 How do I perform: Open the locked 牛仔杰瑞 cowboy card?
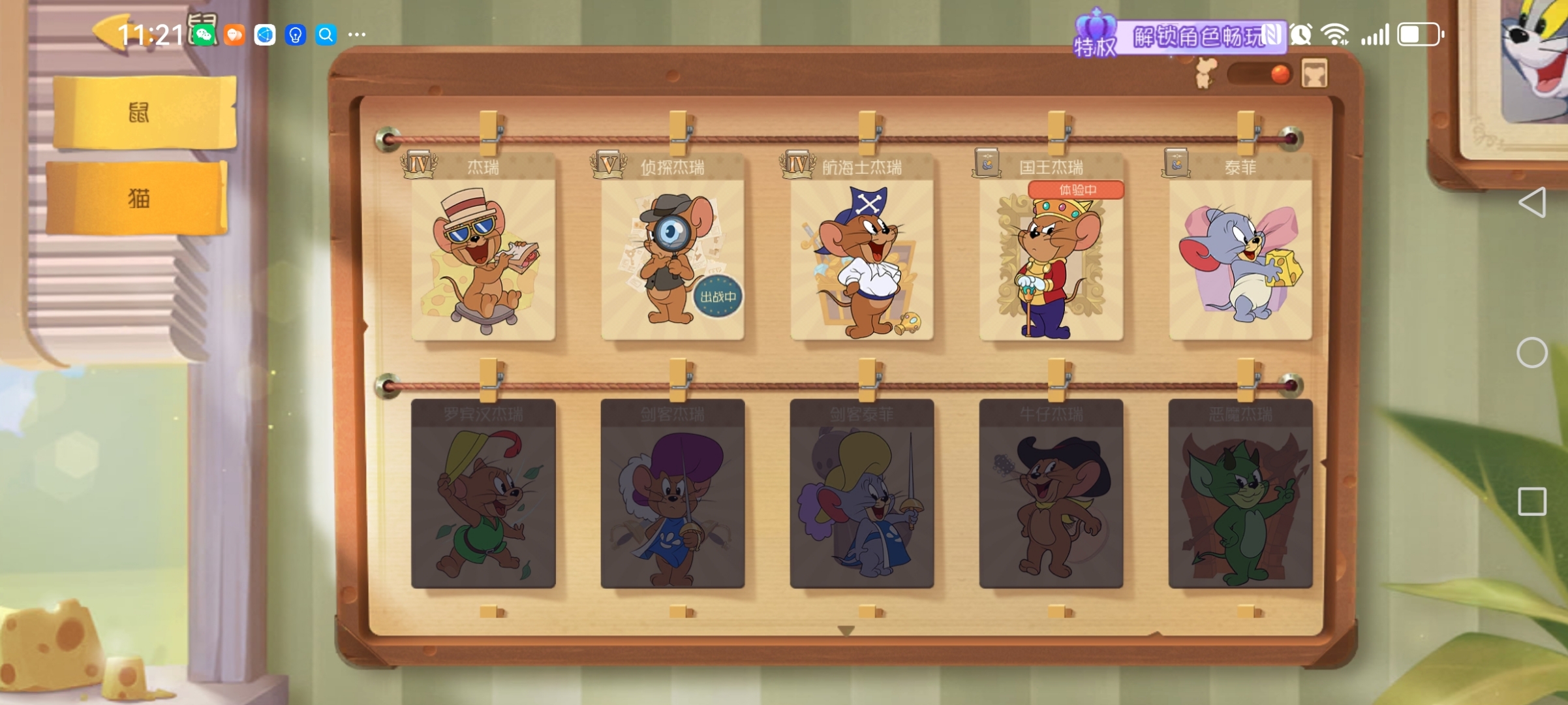pyautogui.click(x=1051, y=494)
